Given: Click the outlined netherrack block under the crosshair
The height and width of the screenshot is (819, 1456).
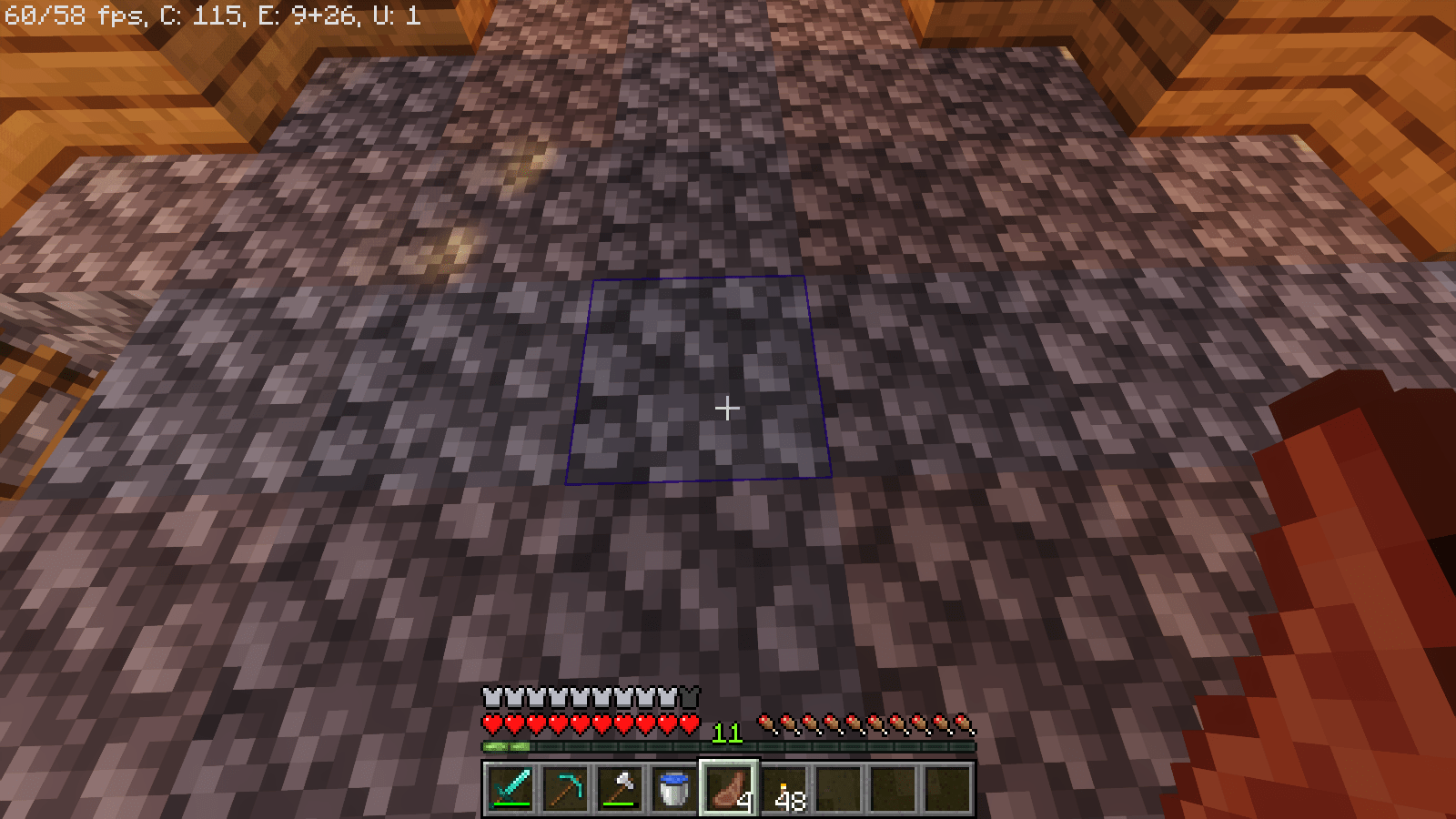Looking at the screenshot, I should pyautogui.click(x=701, y=382).
